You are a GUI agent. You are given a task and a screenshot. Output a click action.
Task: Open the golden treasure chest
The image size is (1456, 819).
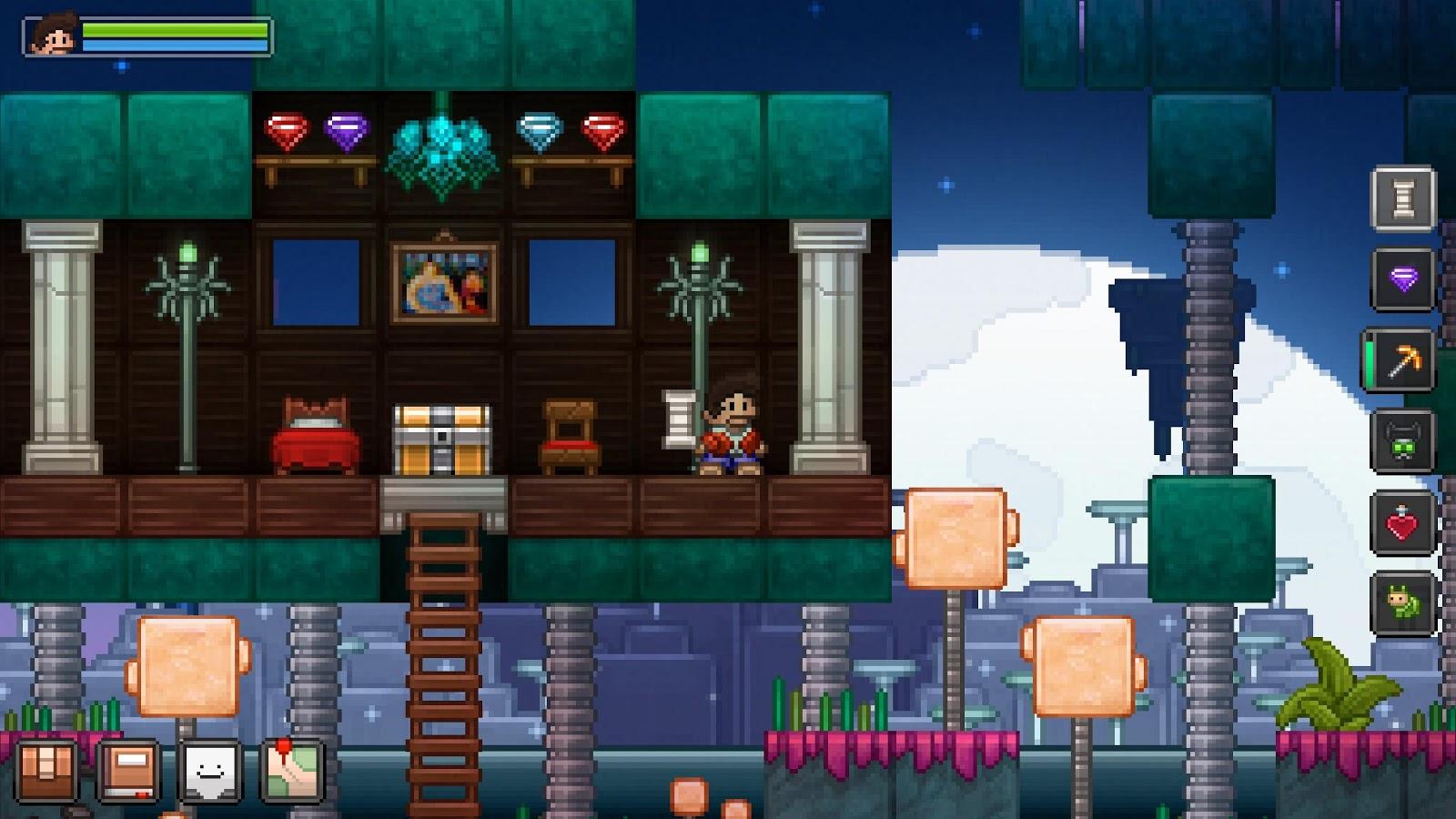point(442,440)
